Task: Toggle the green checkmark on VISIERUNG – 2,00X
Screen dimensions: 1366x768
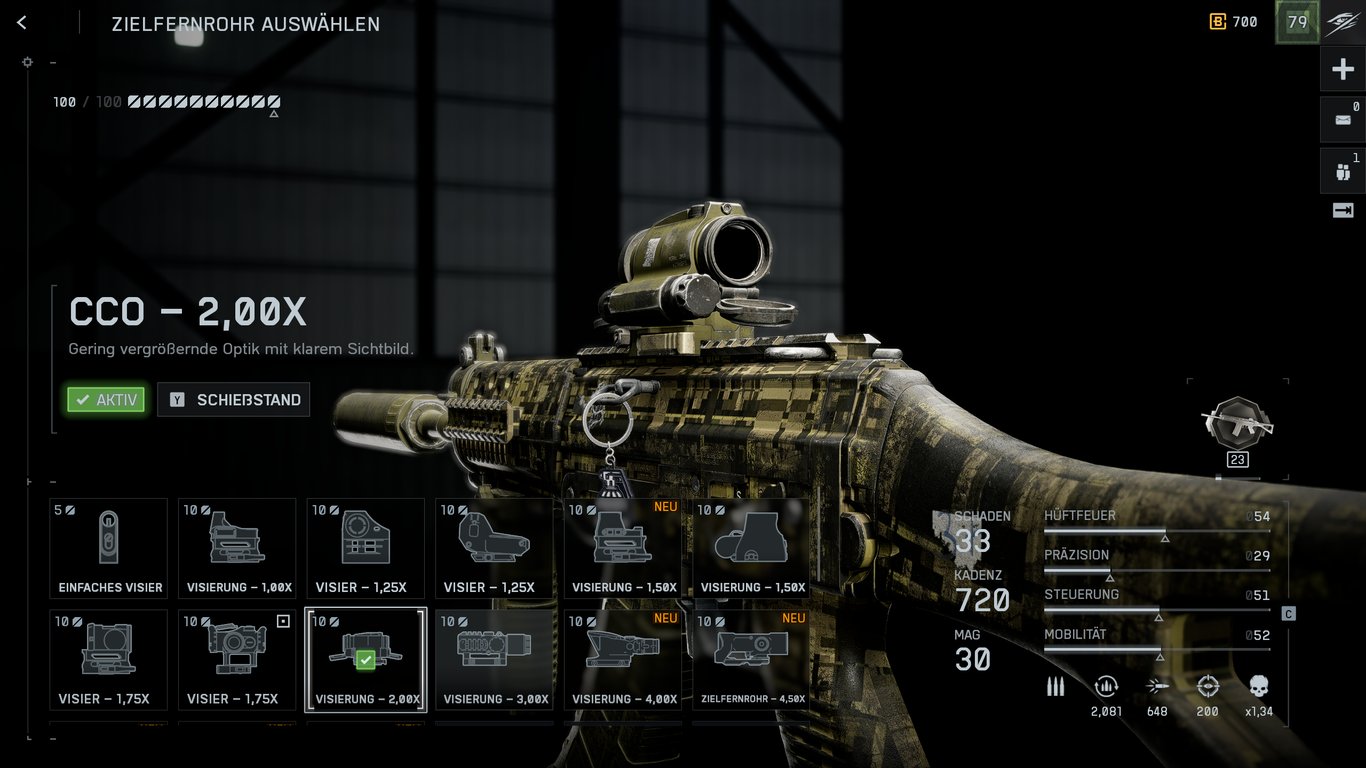Action: [x=366, y=661]
